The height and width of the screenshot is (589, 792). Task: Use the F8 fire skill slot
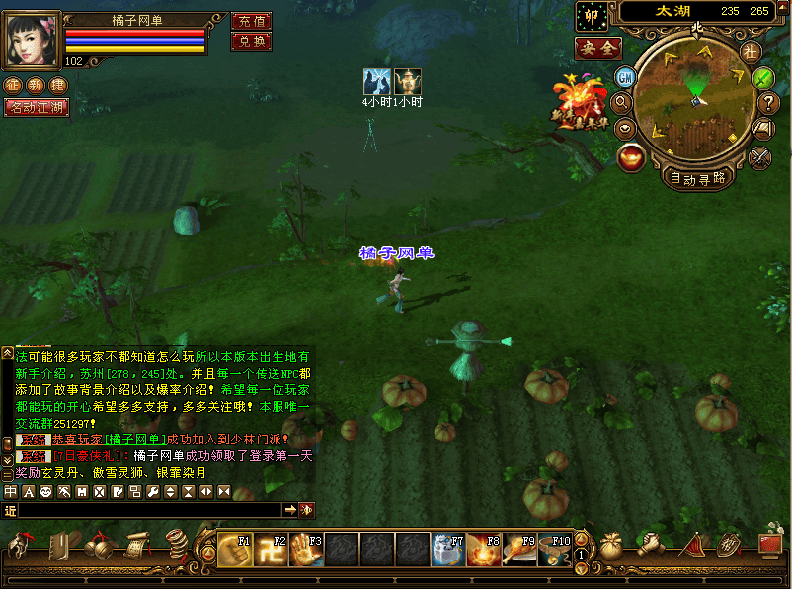[x=484, y=549]
